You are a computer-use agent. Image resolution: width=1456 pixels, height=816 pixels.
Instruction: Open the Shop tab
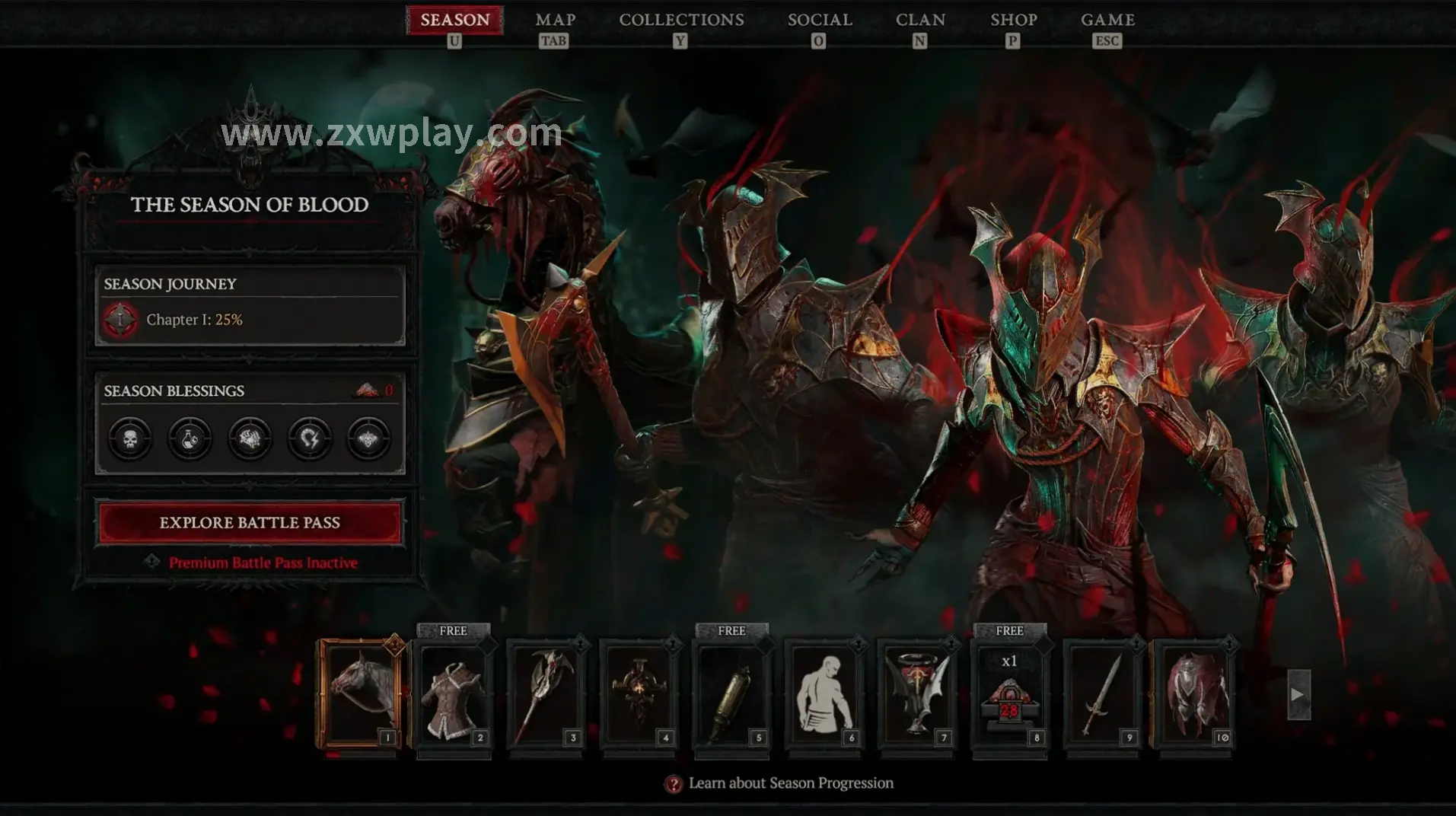click(x=1013, y=21)
